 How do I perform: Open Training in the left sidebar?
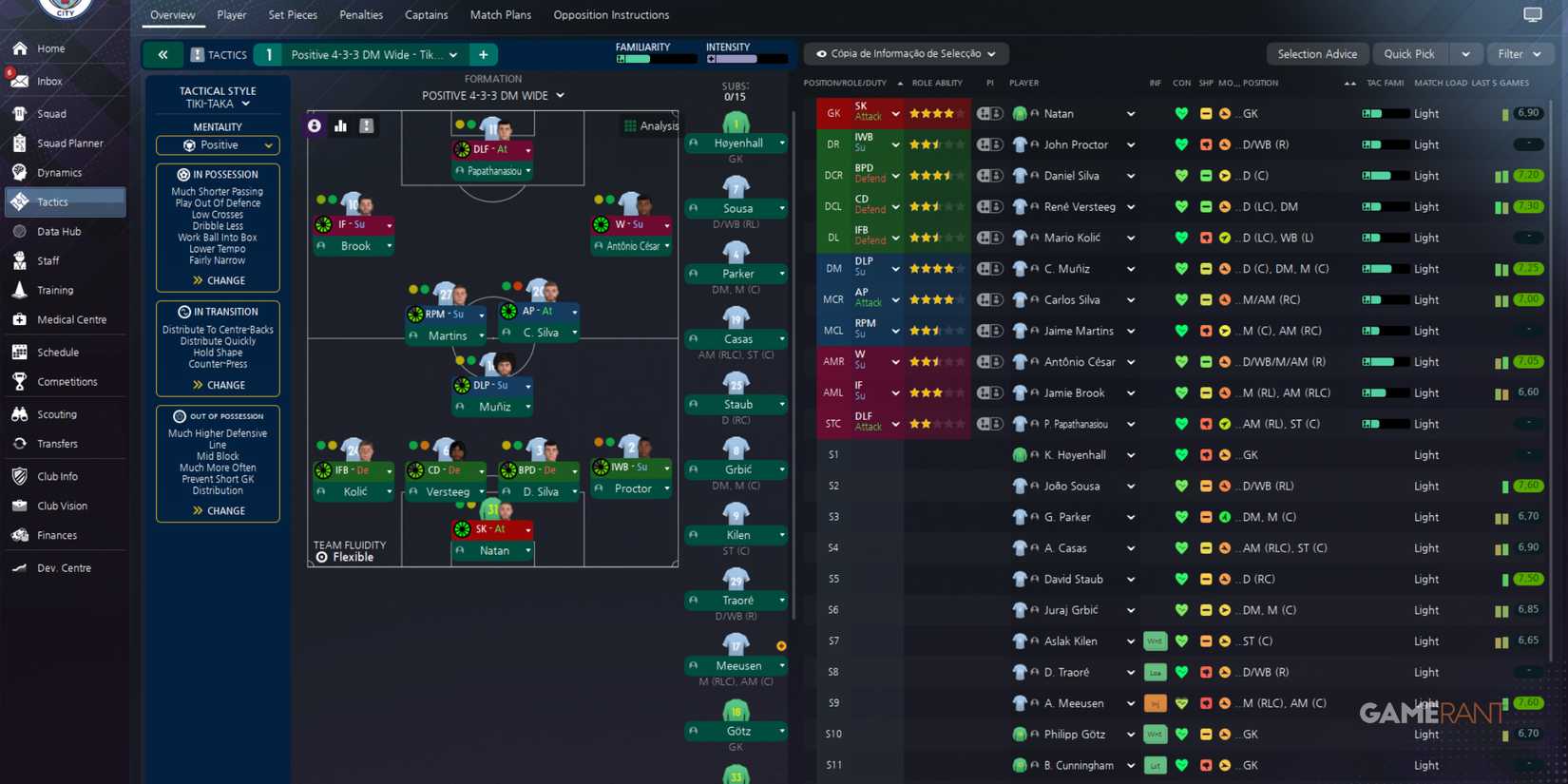tap(55, 290)
